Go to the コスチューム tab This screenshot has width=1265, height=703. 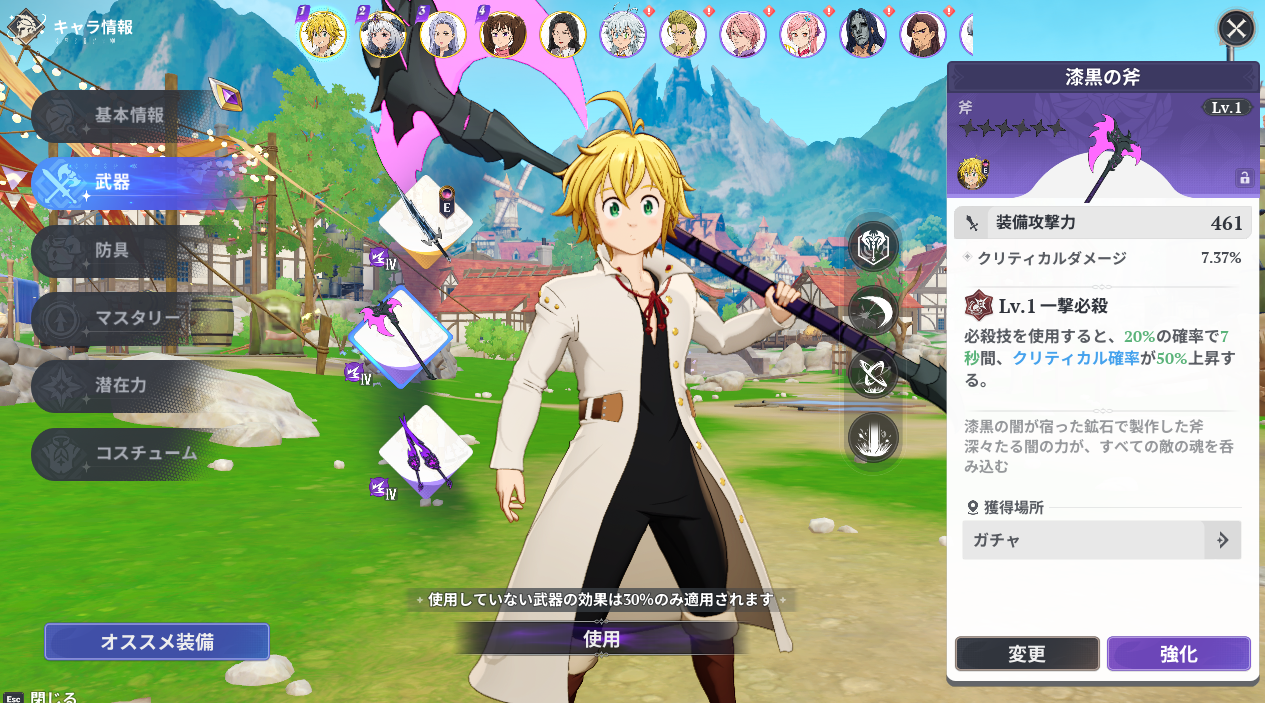[x=145, y=454]
